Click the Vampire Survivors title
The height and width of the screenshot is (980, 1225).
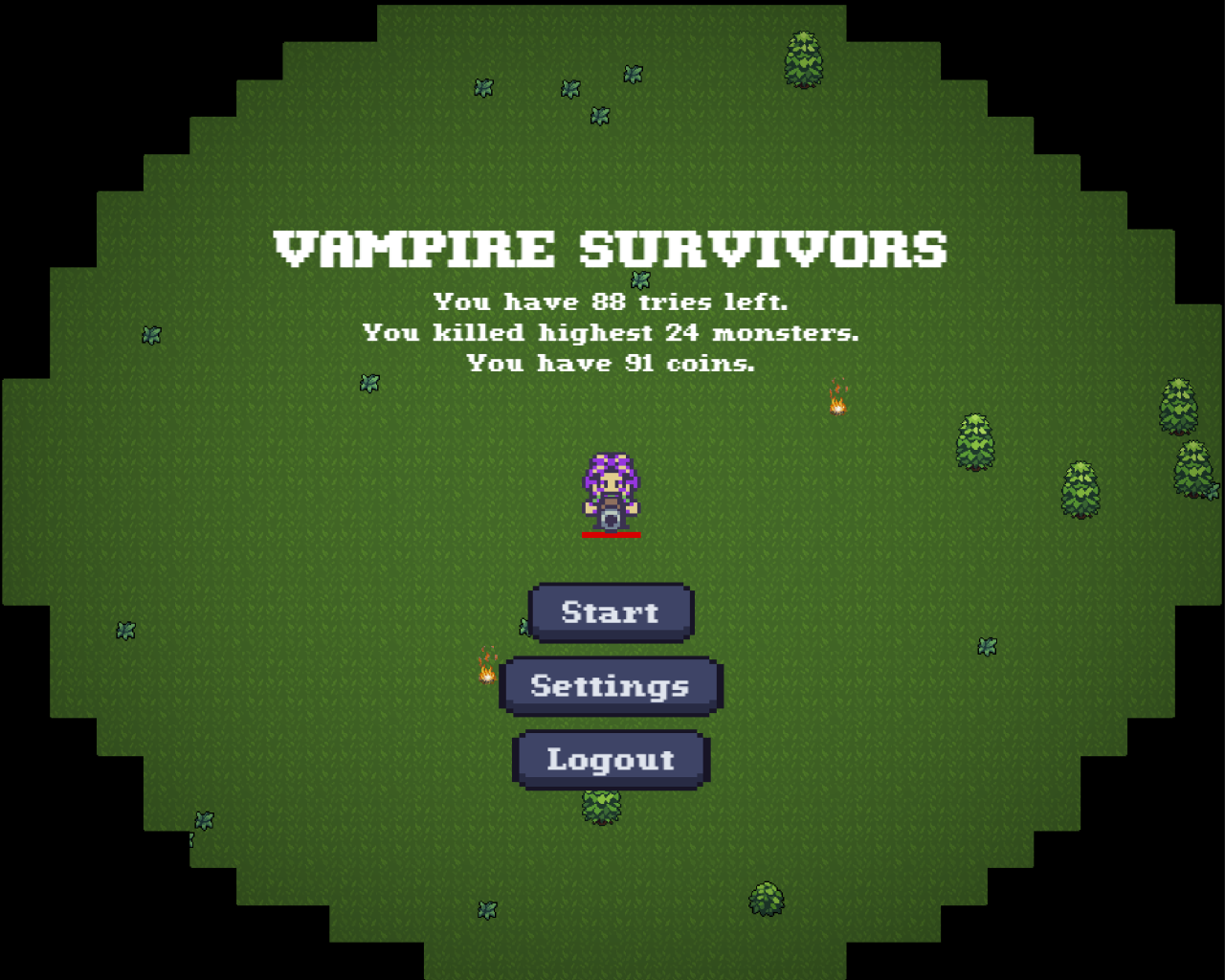(610, 247)
